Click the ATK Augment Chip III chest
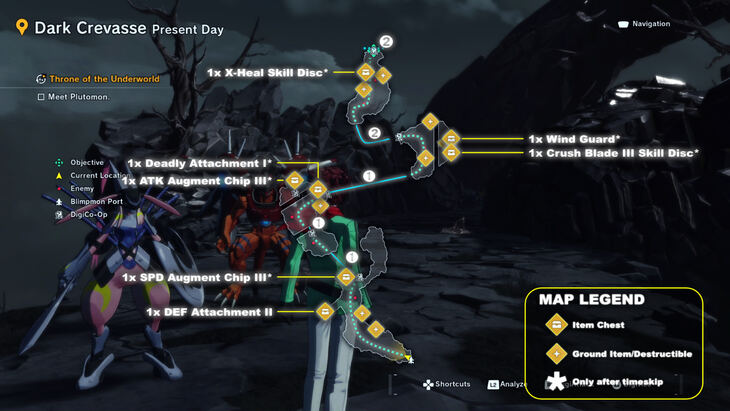 click(x=295, y=181)
